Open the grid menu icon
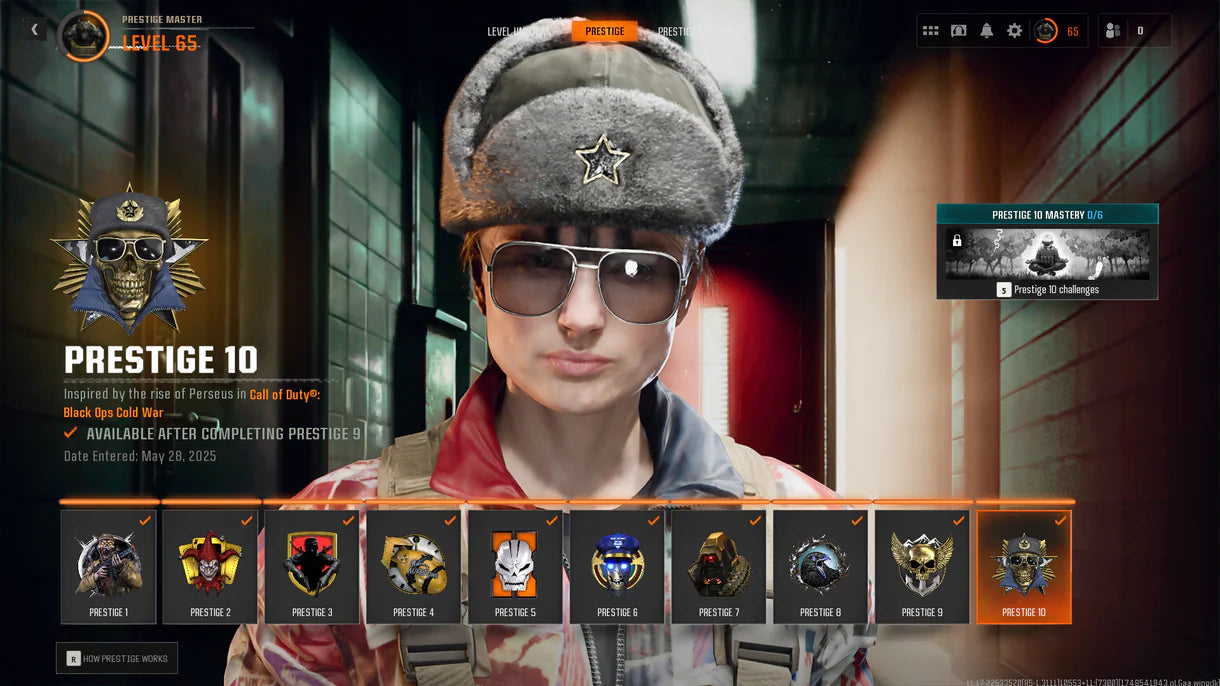 click(930, 31)
